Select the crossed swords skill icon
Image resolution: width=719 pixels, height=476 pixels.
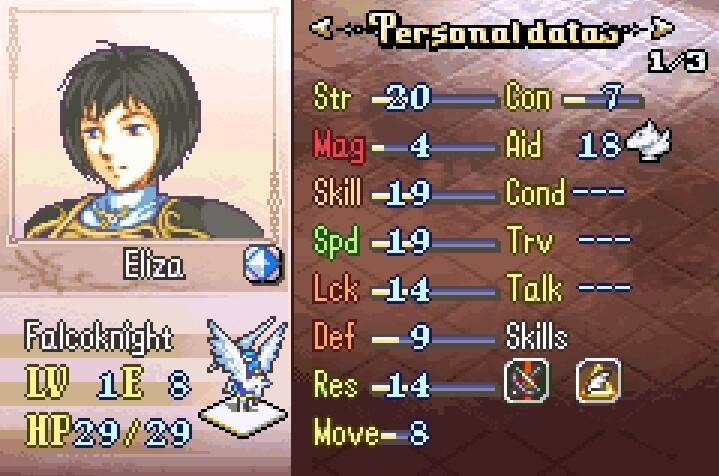[526, 380]
